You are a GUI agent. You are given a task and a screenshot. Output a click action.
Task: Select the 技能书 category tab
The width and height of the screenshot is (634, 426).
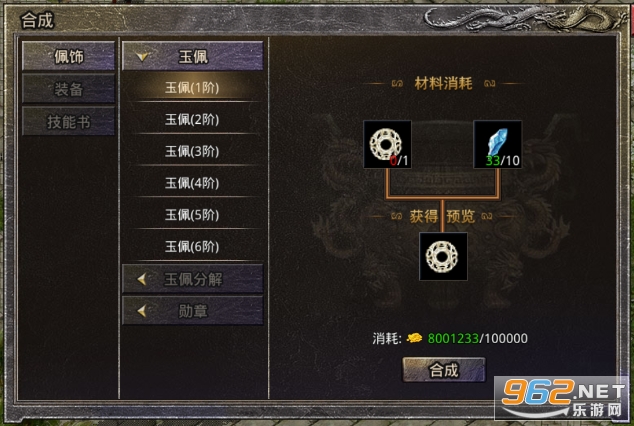[x=68, y=122]
